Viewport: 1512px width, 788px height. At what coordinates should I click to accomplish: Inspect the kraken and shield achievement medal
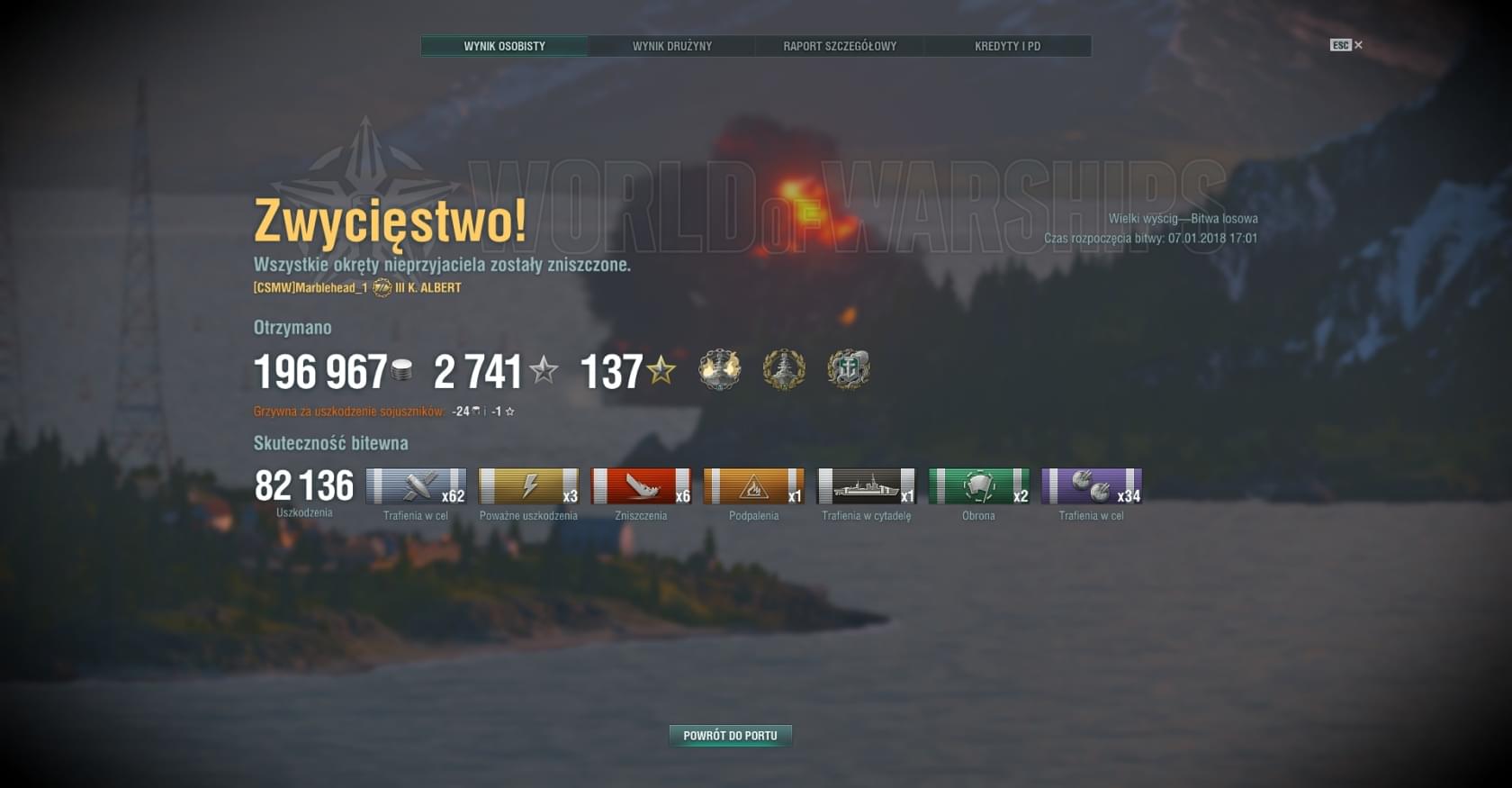(848, 369)
